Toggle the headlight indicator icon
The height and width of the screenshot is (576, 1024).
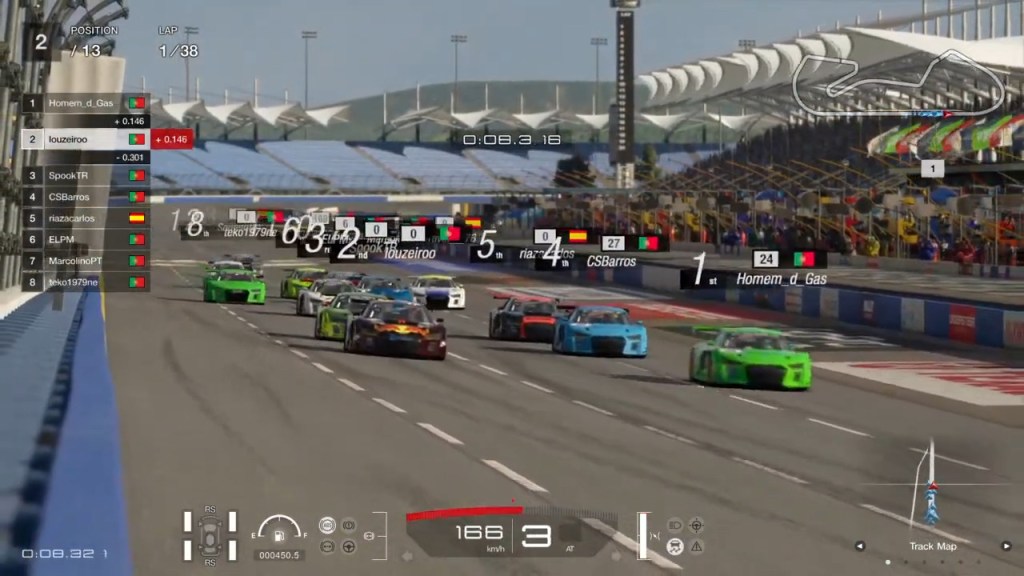point(675,524)
